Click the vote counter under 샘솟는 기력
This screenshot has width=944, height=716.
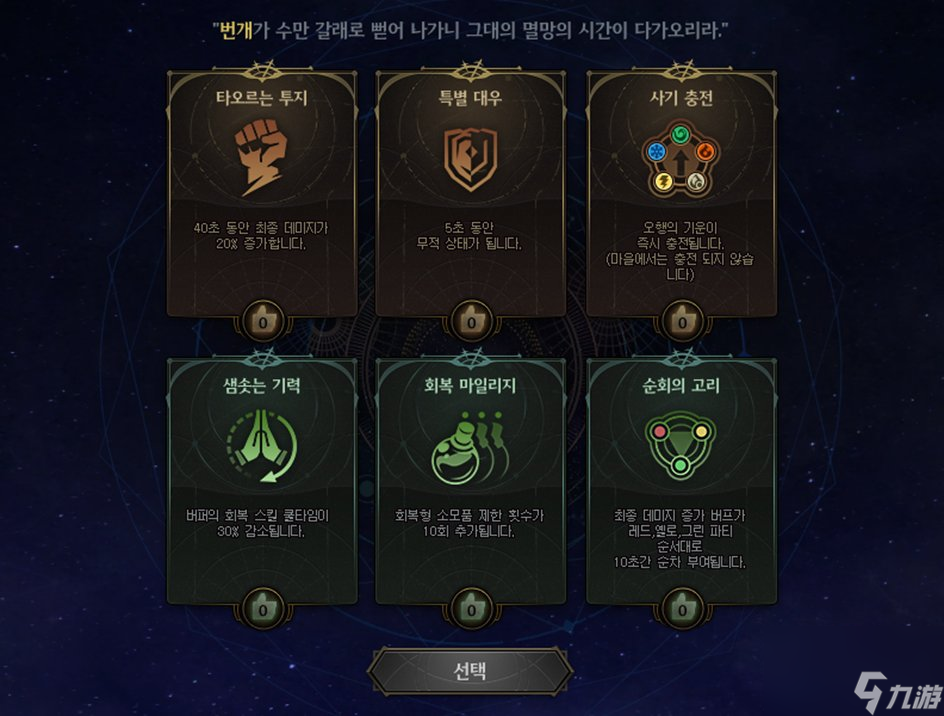(262, 607)
